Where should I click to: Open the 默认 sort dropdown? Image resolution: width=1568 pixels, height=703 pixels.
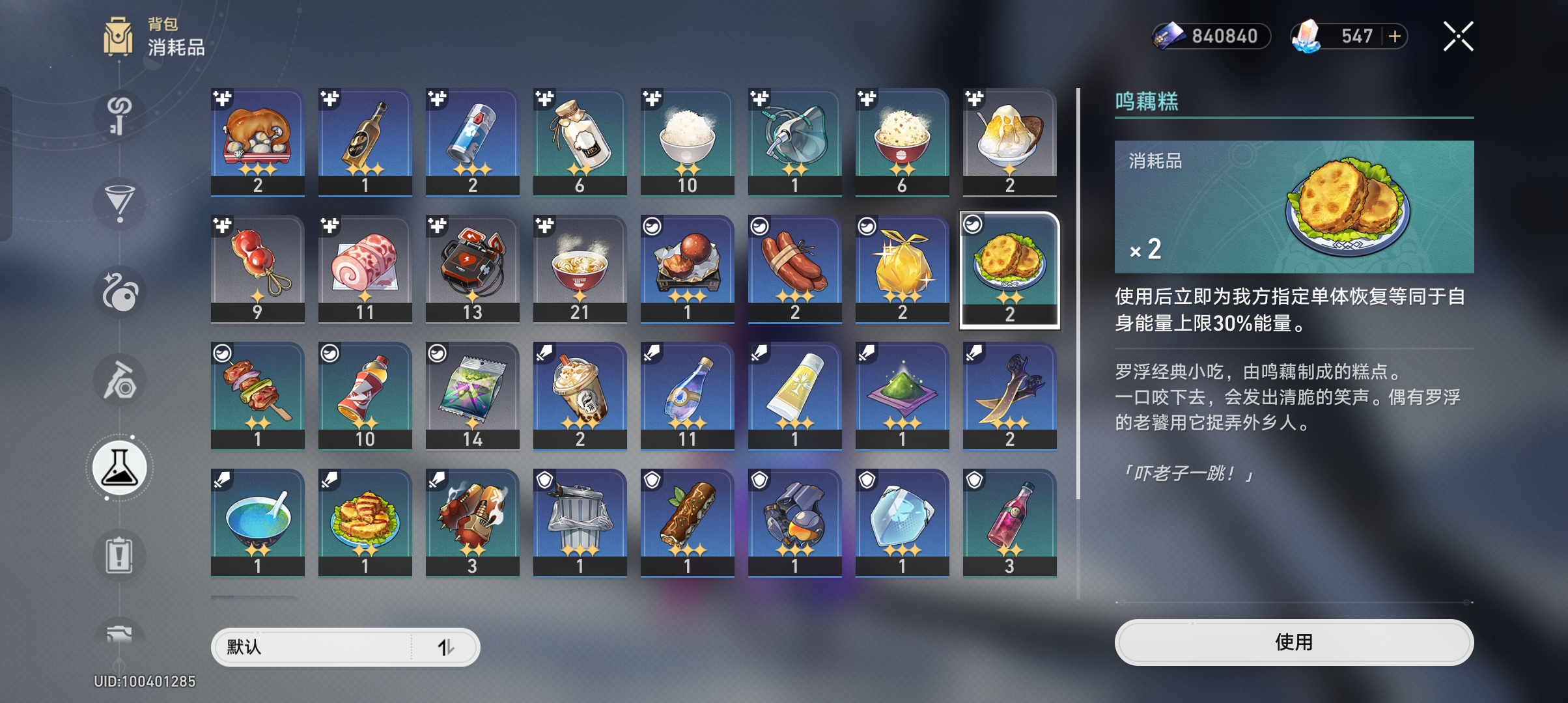click(313, 647)
